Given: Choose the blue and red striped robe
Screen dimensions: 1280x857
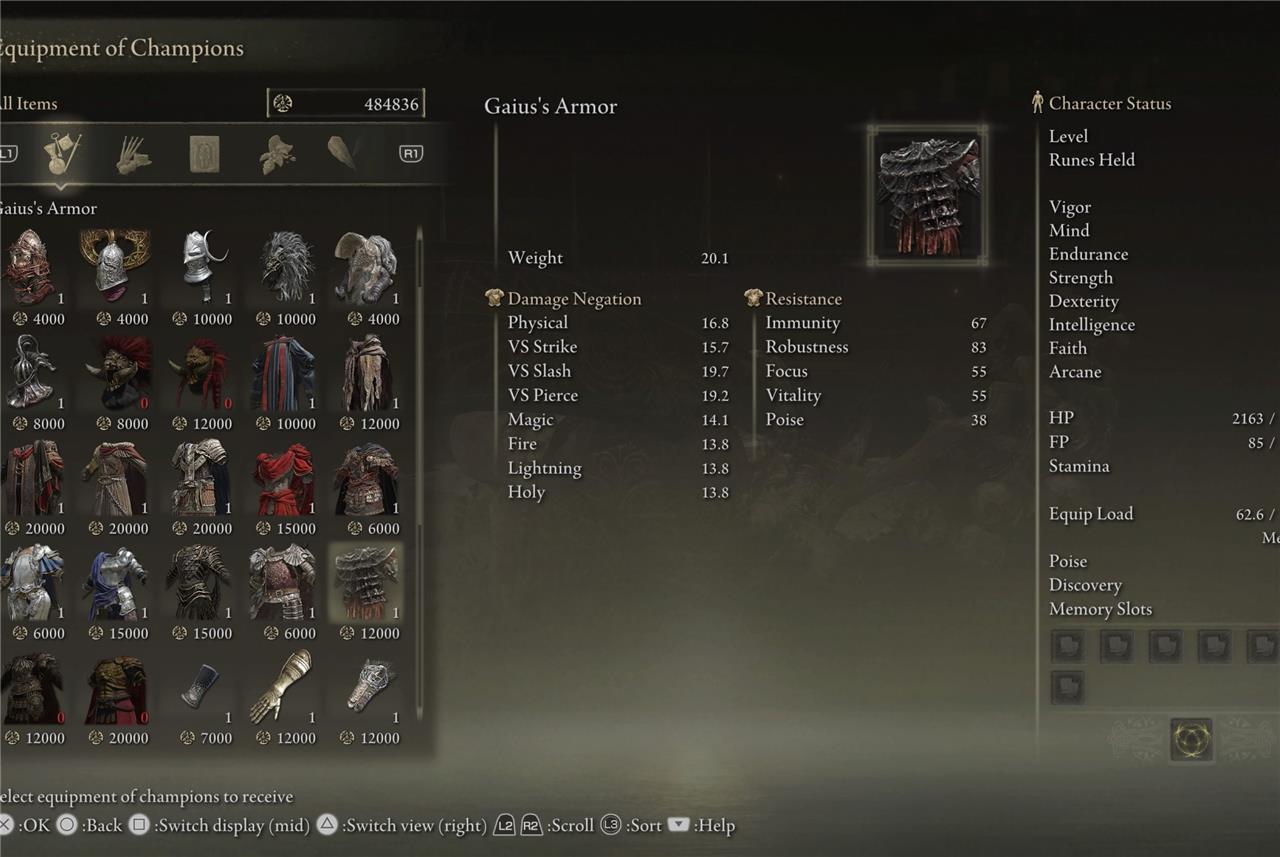Looking at the screenshot, I should (284, 373).
